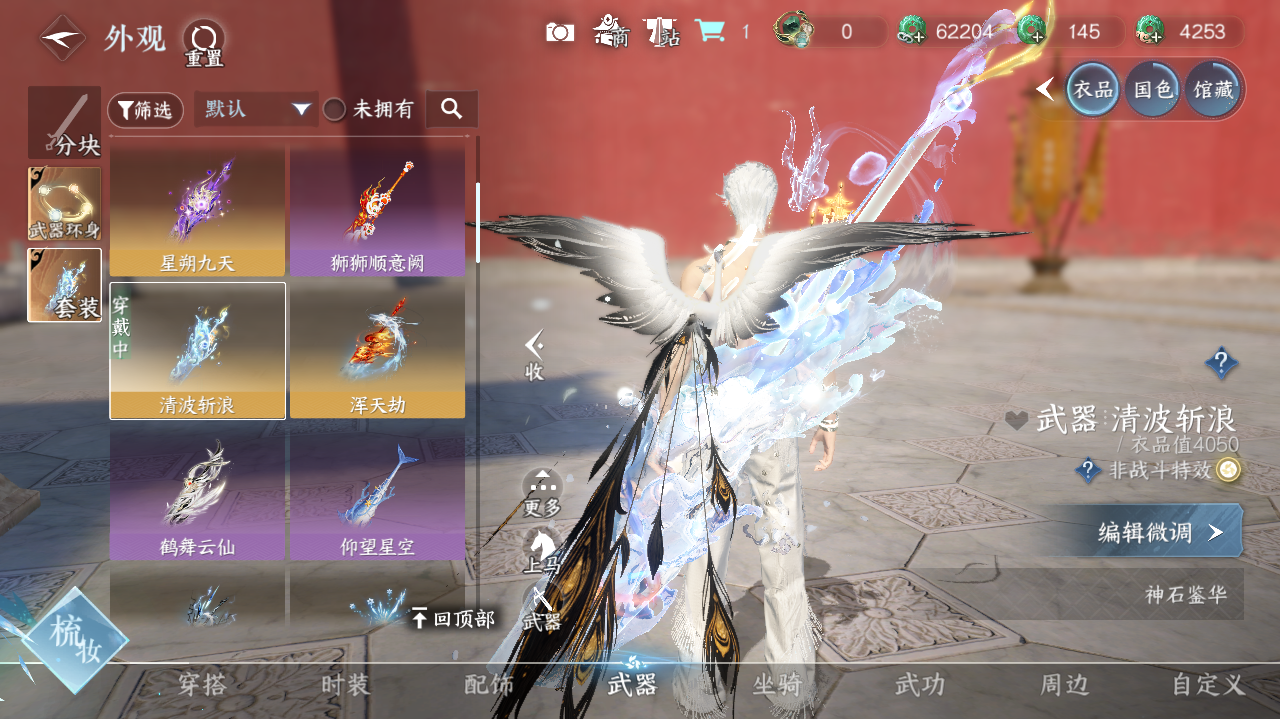Reset appearance with the 重置 button
The height and width of the screenshot is (719, 1280).
(x=204, y=42)
